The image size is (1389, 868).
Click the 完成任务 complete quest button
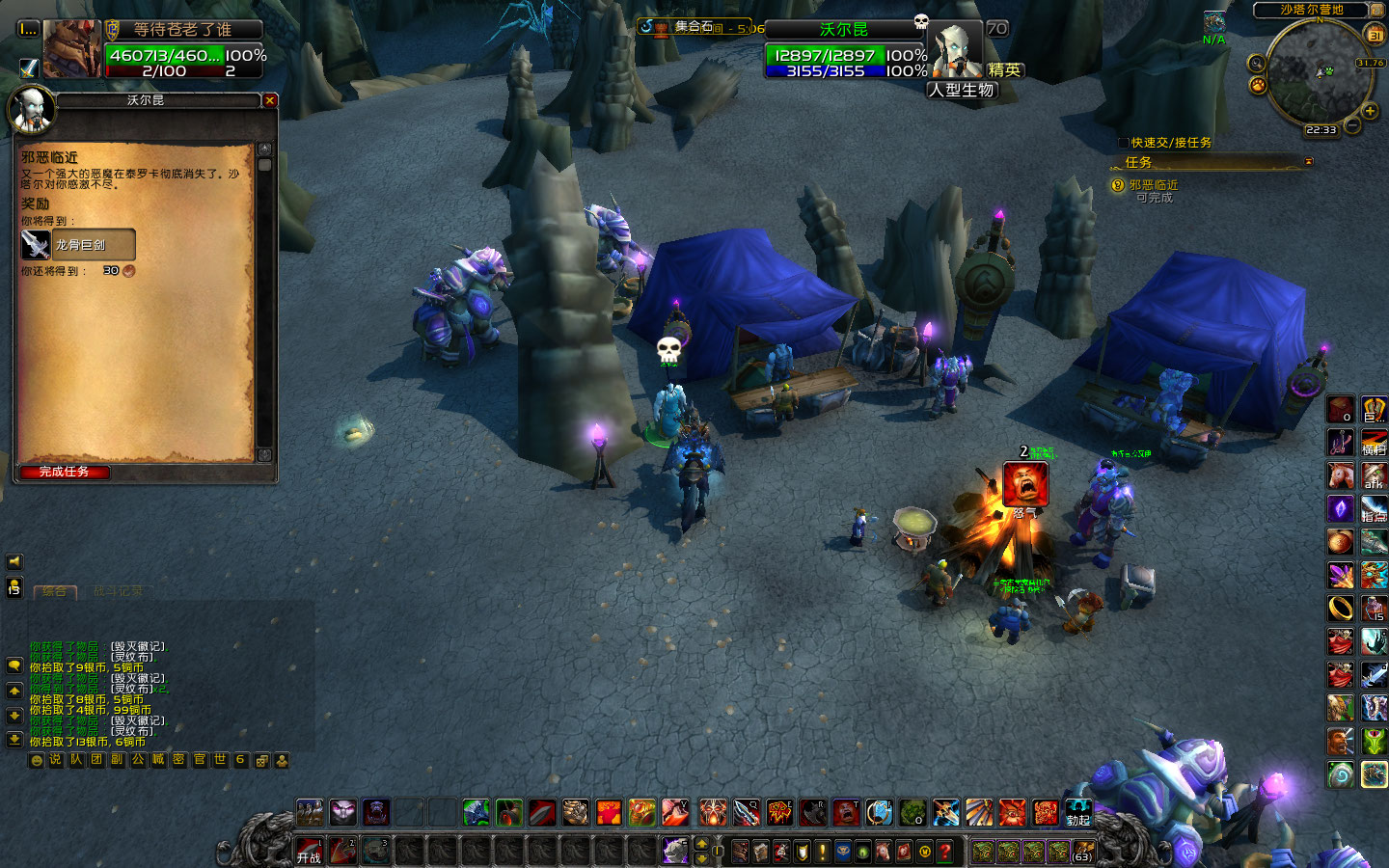pos(64,472)
